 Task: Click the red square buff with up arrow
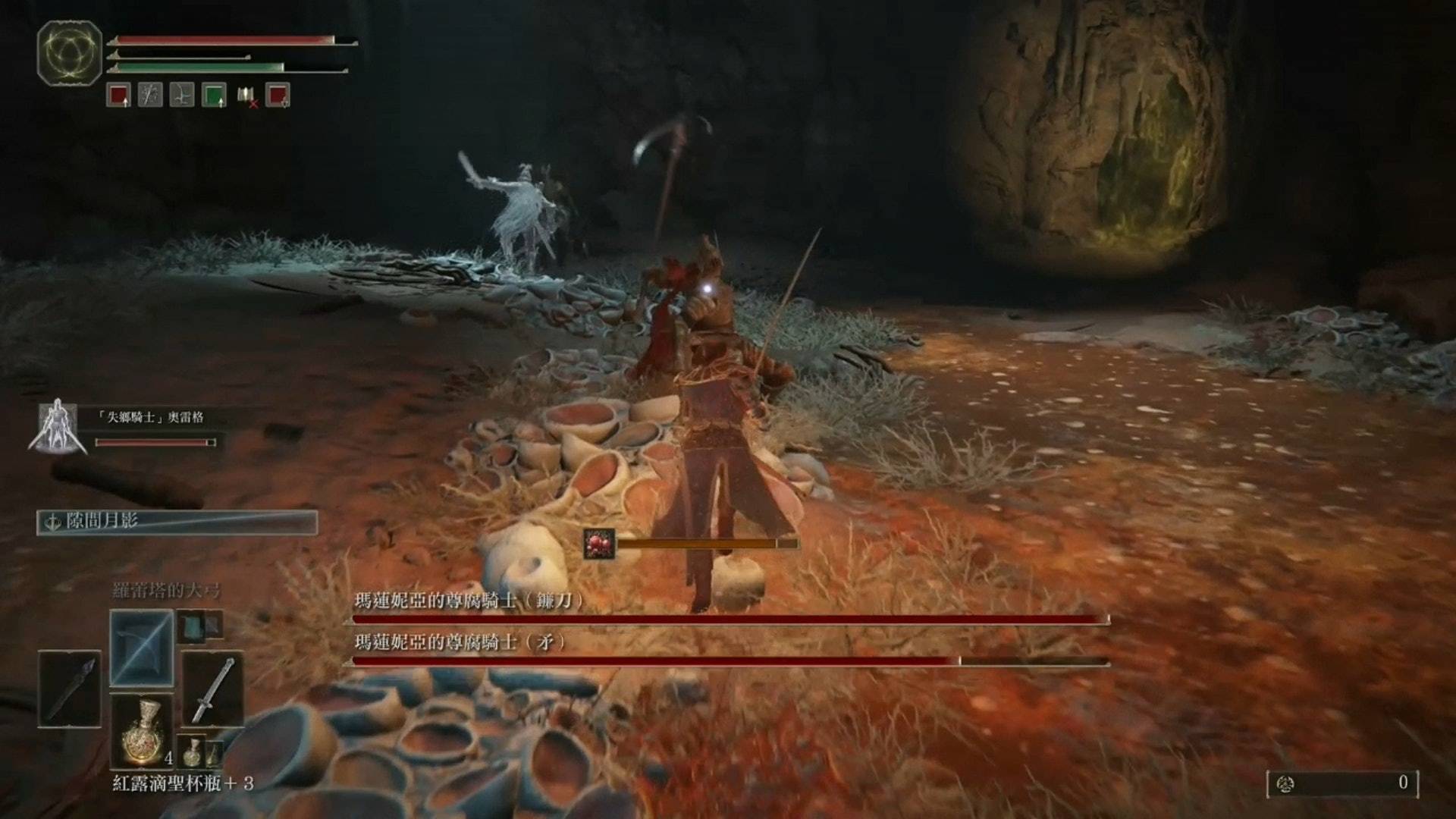click(118, 96)
